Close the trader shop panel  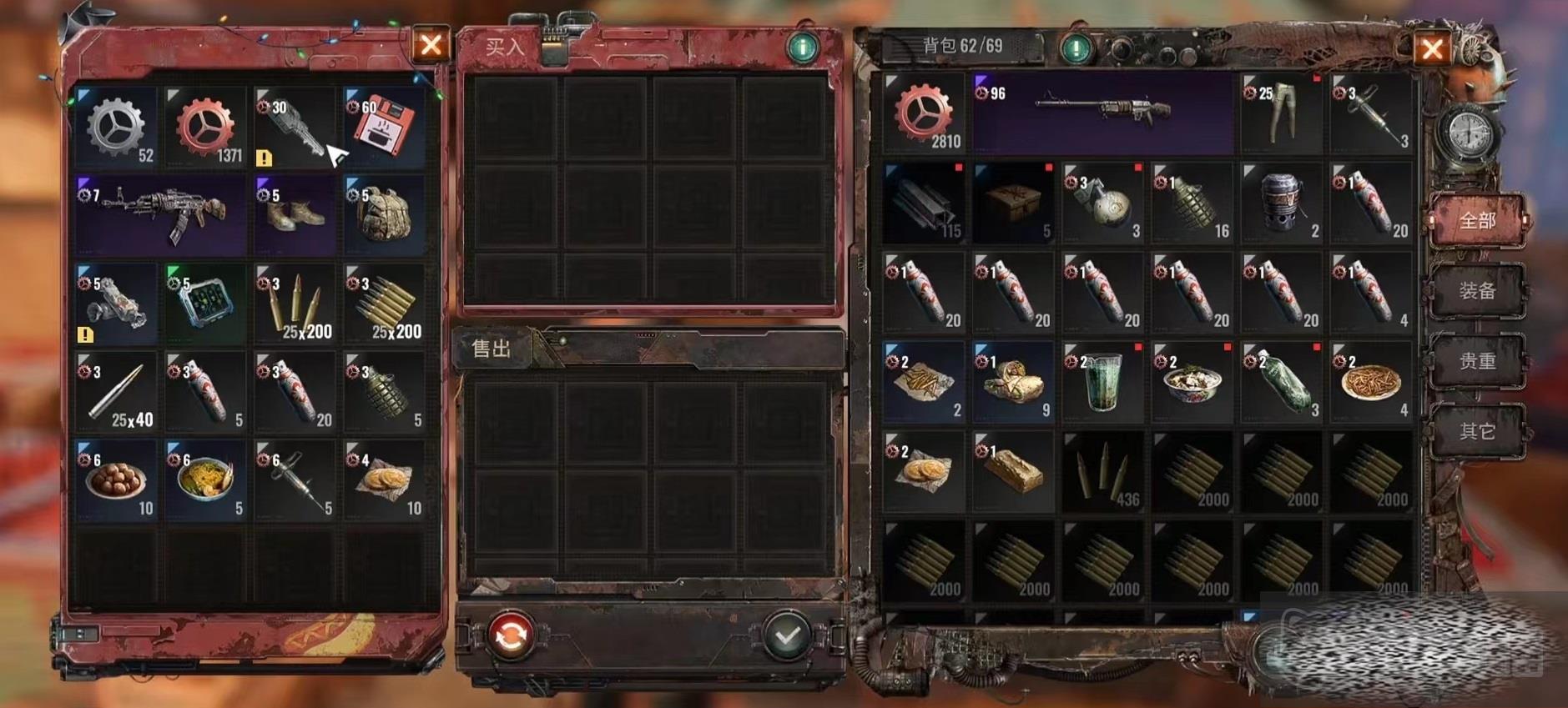click(431, 44)
